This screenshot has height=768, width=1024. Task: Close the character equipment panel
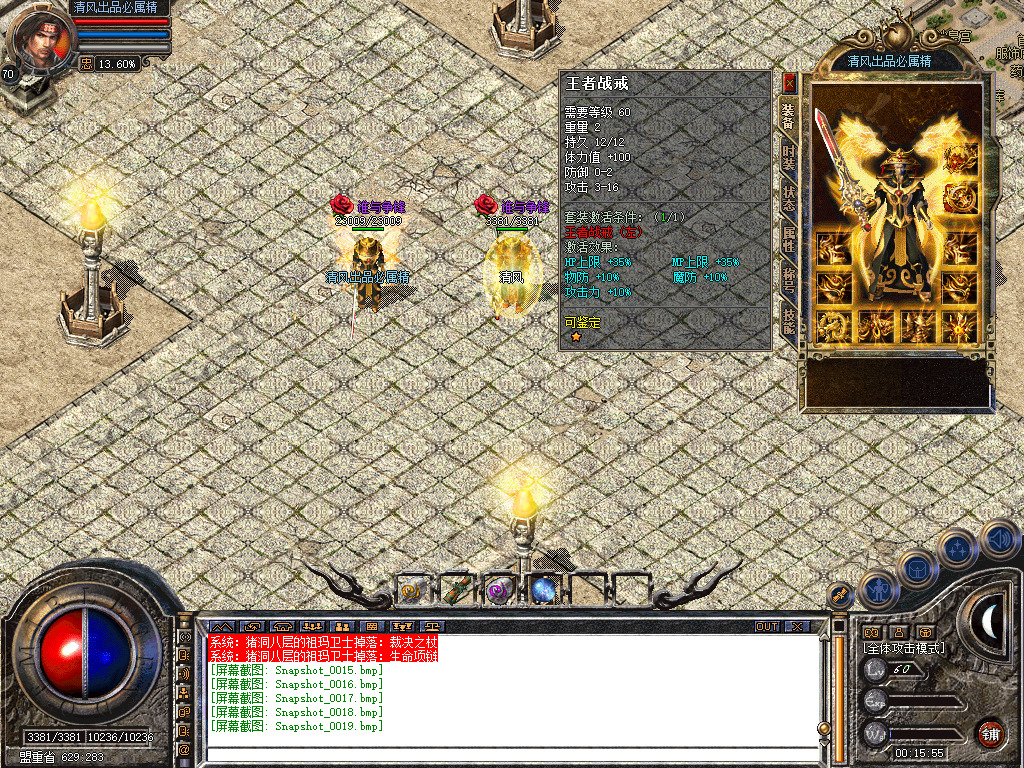point(789,83)
